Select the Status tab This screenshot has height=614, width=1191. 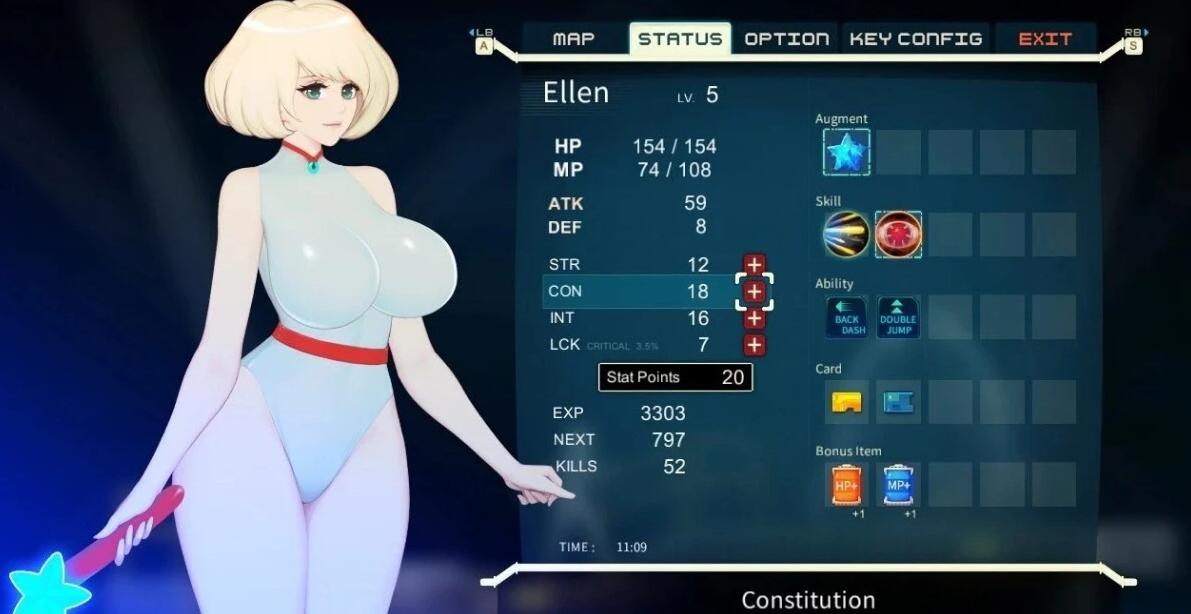[x=680, y=39]
